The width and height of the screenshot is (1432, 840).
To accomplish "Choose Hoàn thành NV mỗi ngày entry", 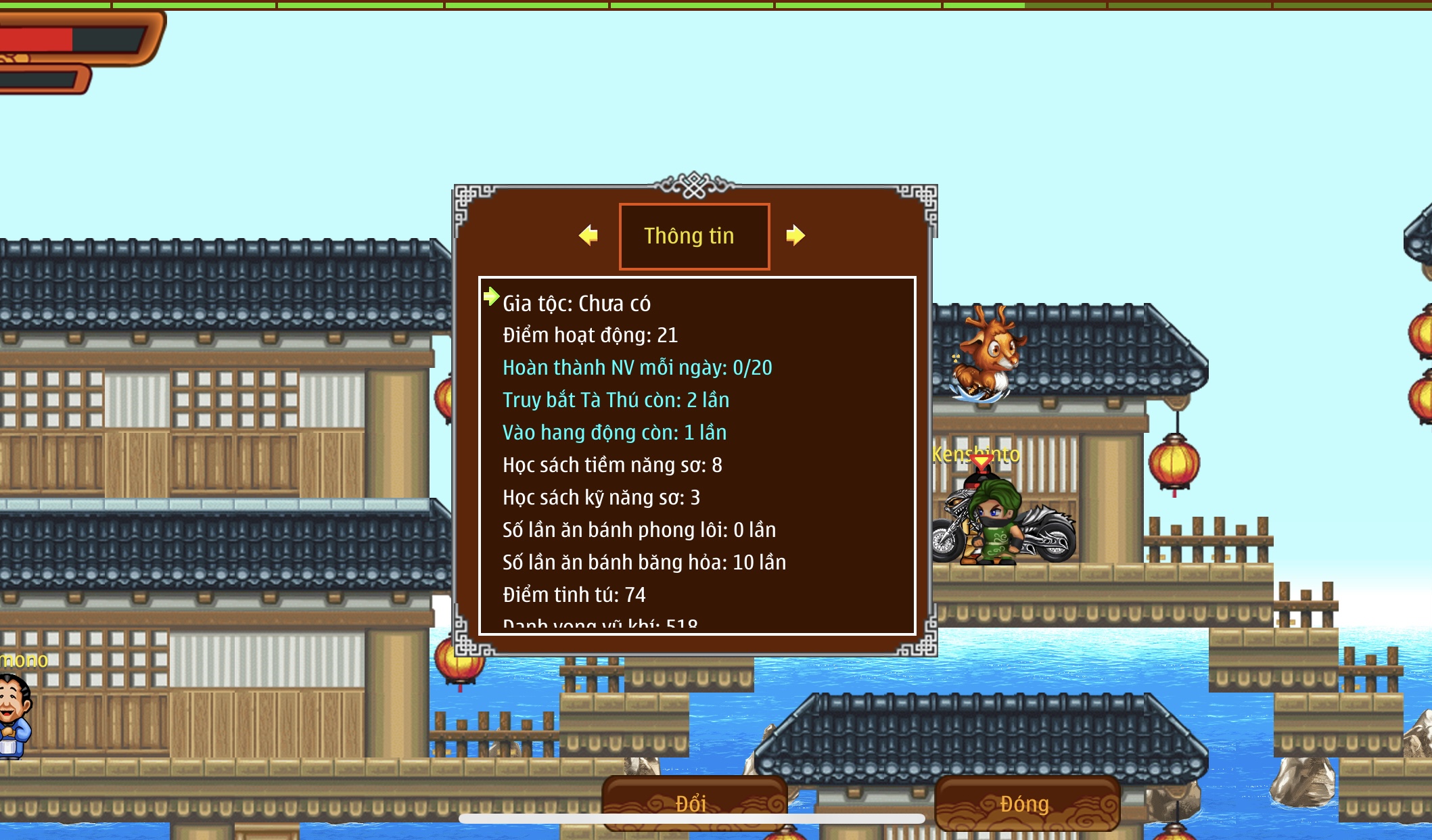I will pyautogui.click(x=637, y=367).
